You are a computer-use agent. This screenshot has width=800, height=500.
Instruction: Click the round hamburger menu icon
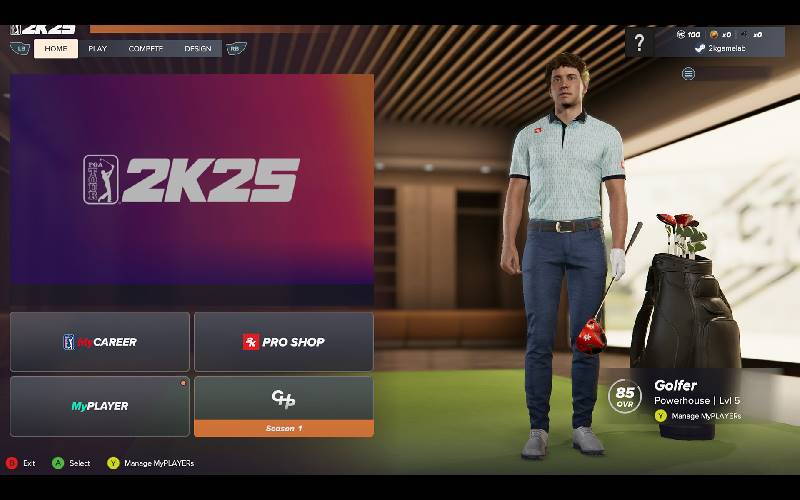[x=689, y=73]
